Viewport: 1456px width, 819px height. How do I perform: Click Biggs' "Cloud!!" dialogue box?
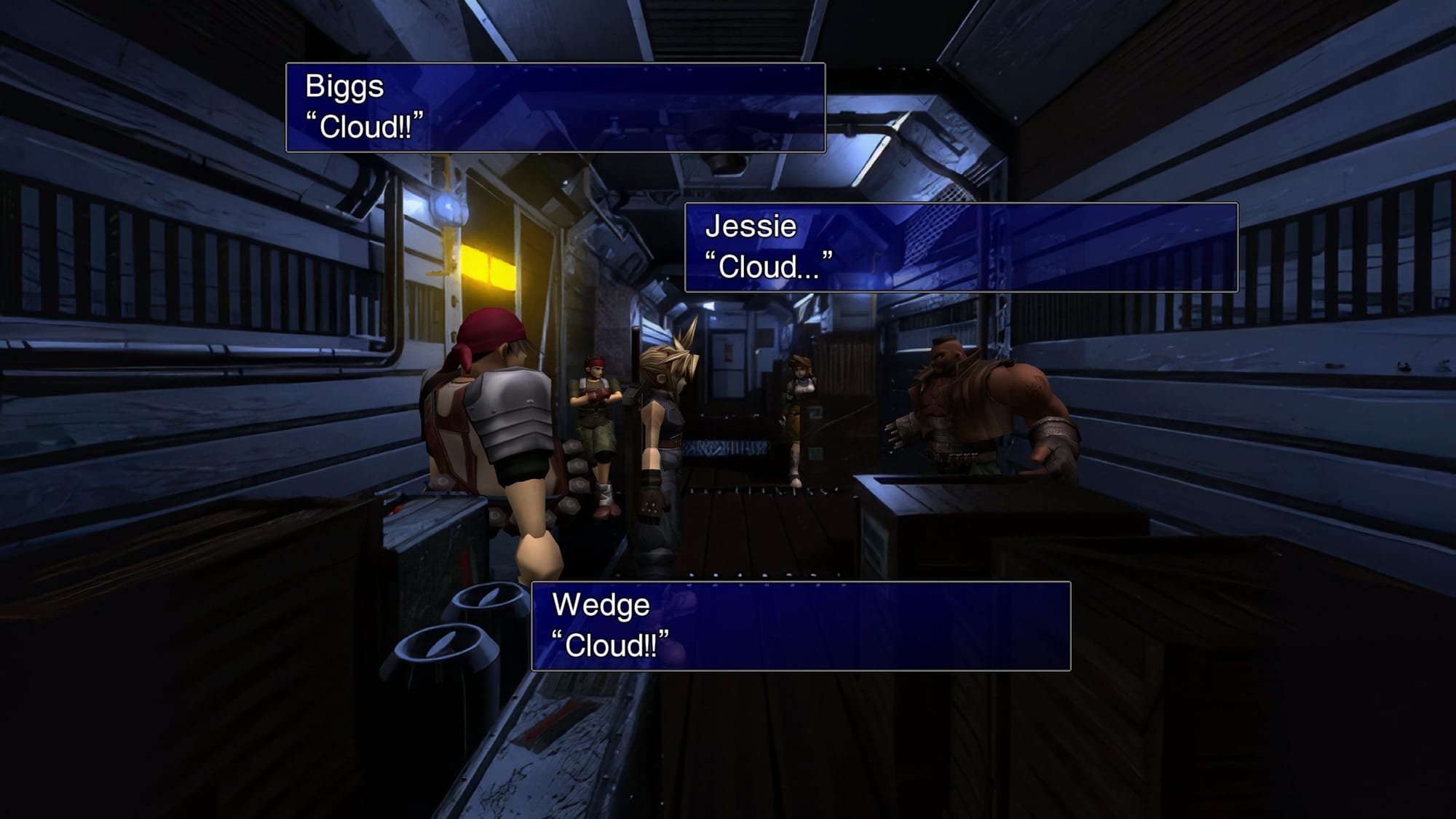click(555, 108)
